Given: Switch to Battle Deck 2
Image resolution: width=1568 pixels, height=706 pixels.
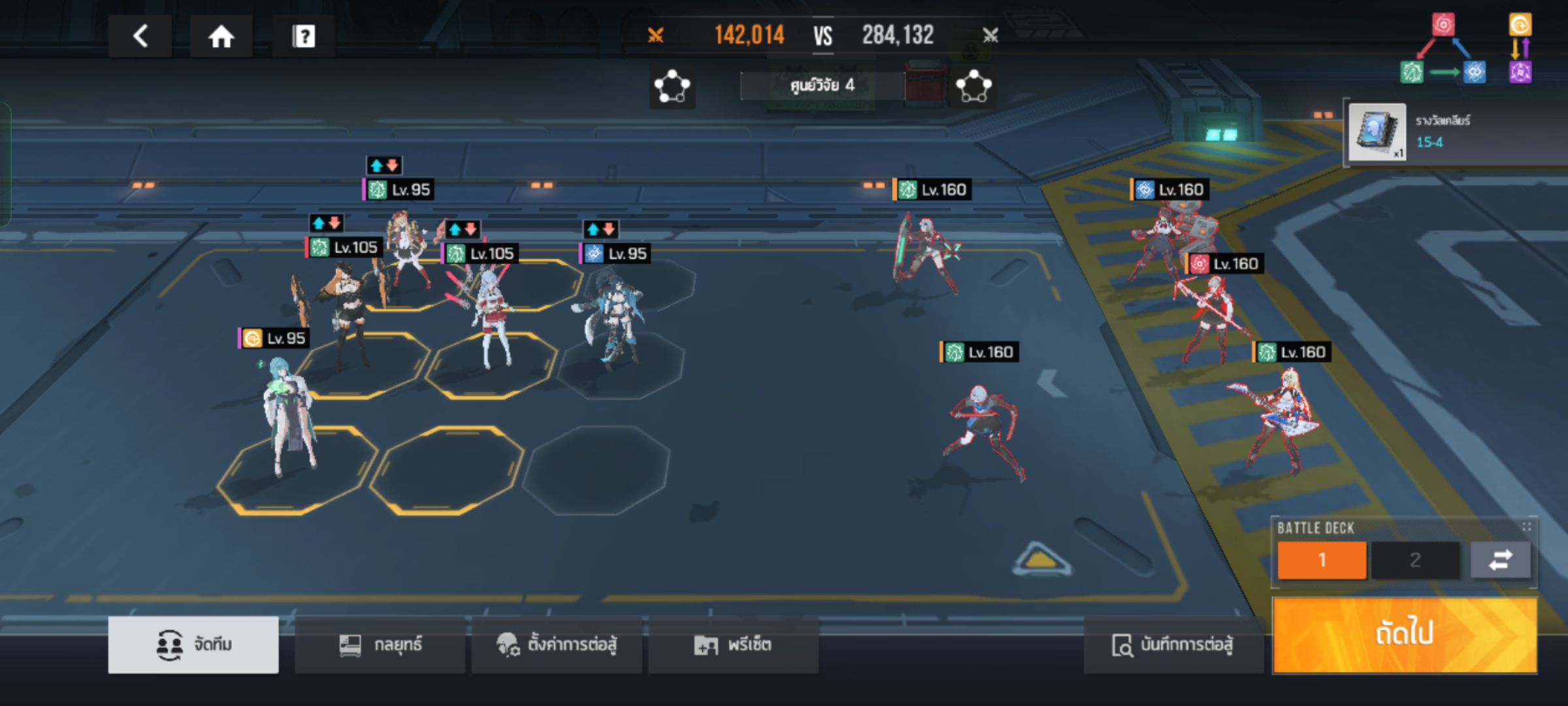Looking at the screenshot, I should [x=1415, y=560].
